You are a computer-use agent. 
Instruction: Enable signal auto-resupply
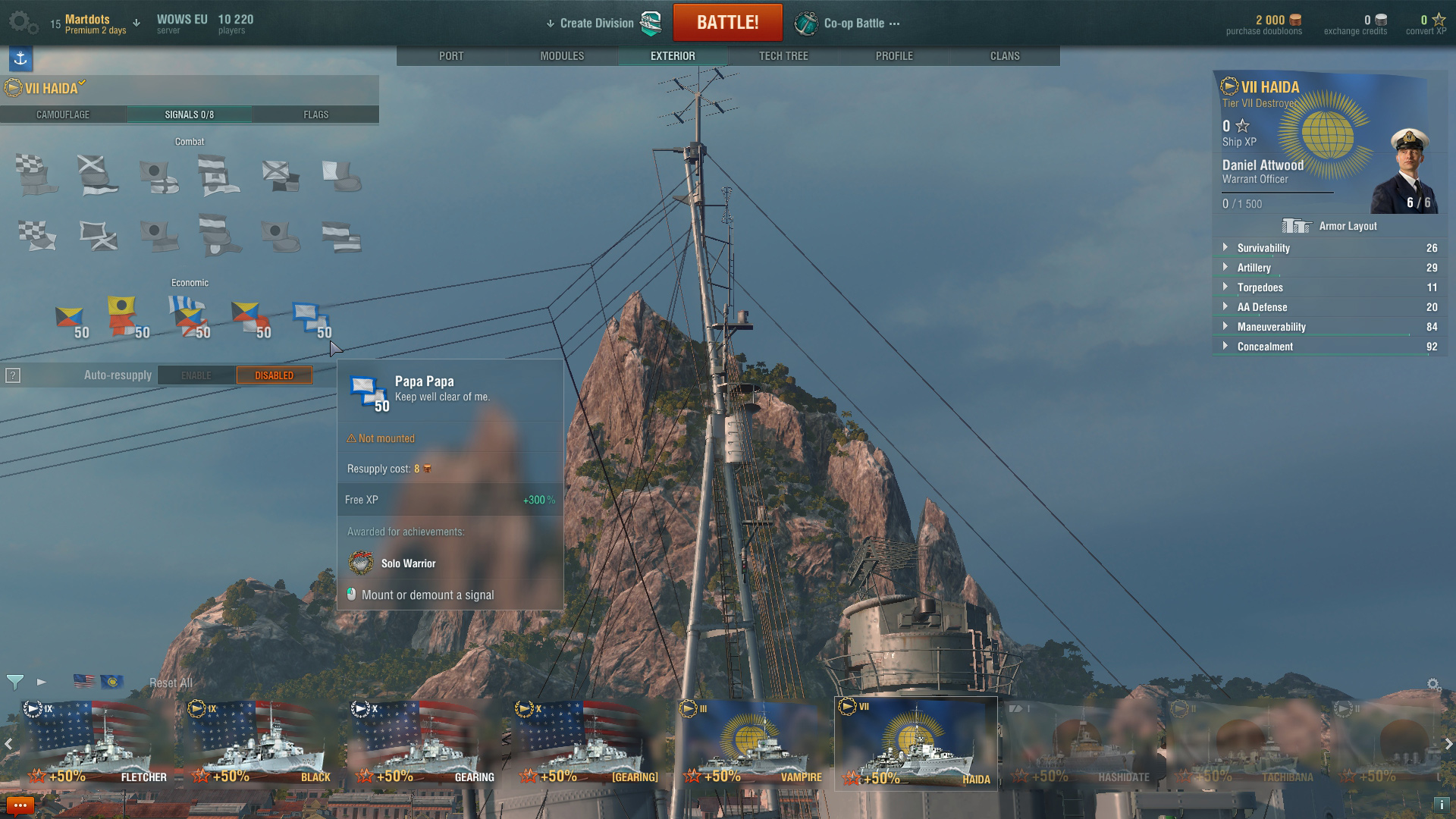tap(196, 375)
